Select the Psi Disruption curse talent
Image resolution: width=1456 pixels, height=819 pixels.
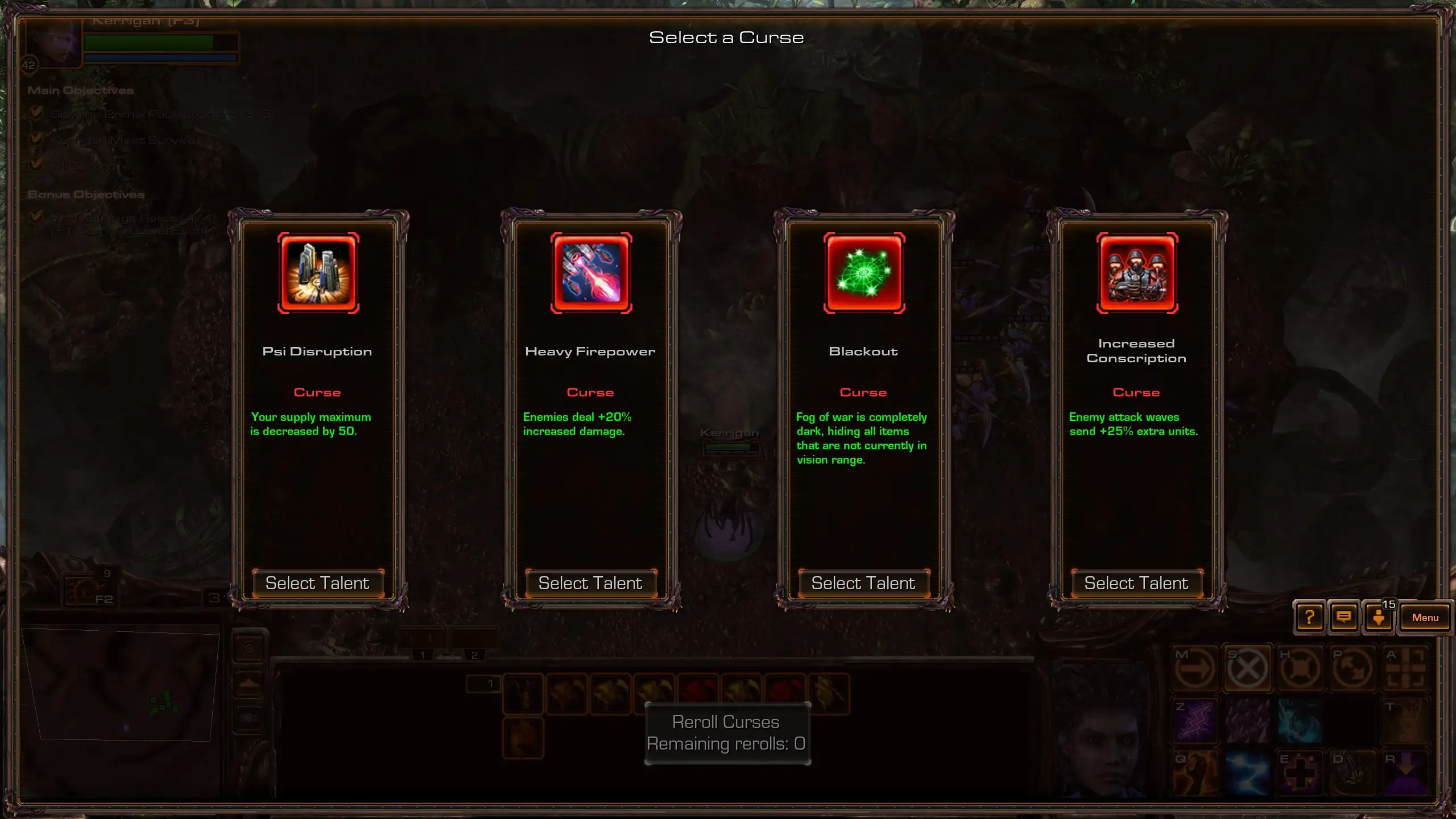(x=317, y=584)
